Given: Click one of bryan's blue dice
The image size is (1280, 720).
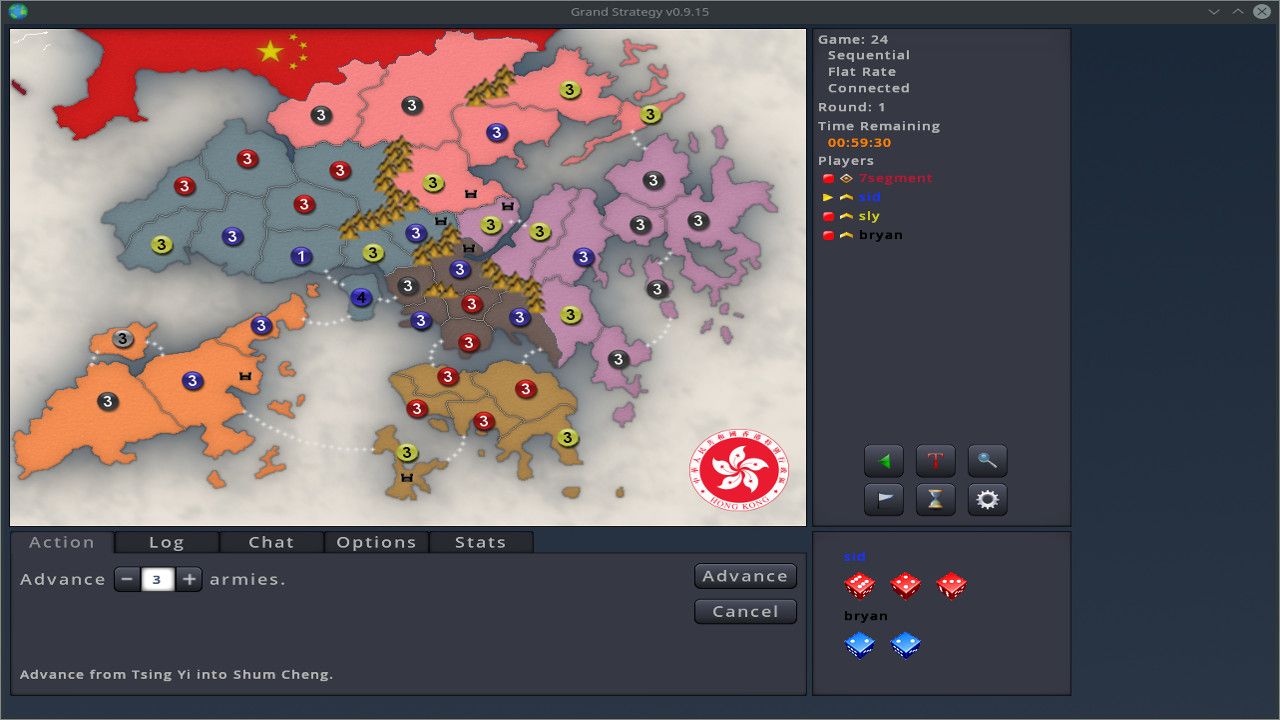Looking at the screenshot, I should [x=860, y=645].
